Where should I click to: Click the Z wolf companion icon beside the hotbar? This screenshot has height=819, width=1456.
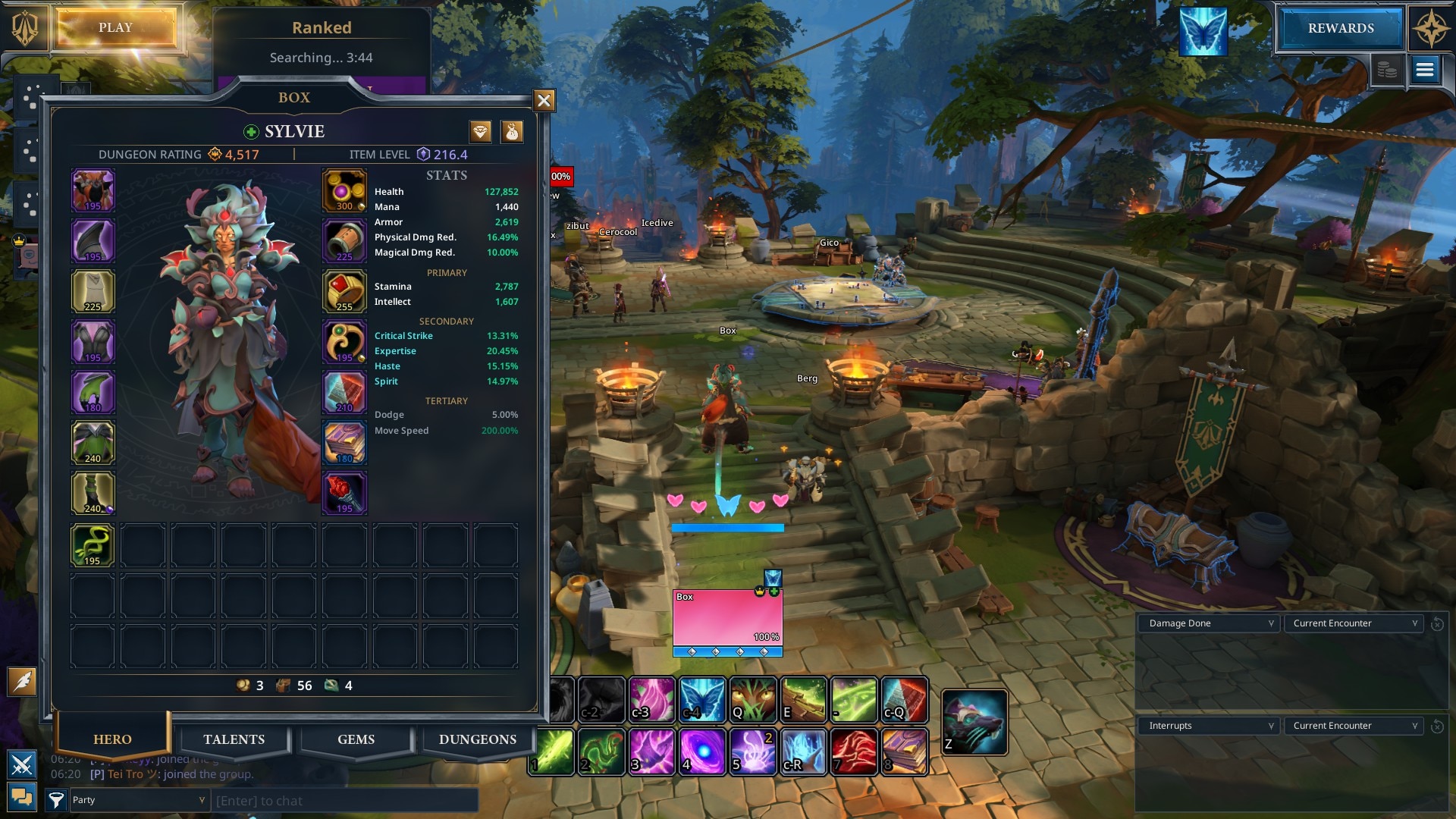point(974,721)
